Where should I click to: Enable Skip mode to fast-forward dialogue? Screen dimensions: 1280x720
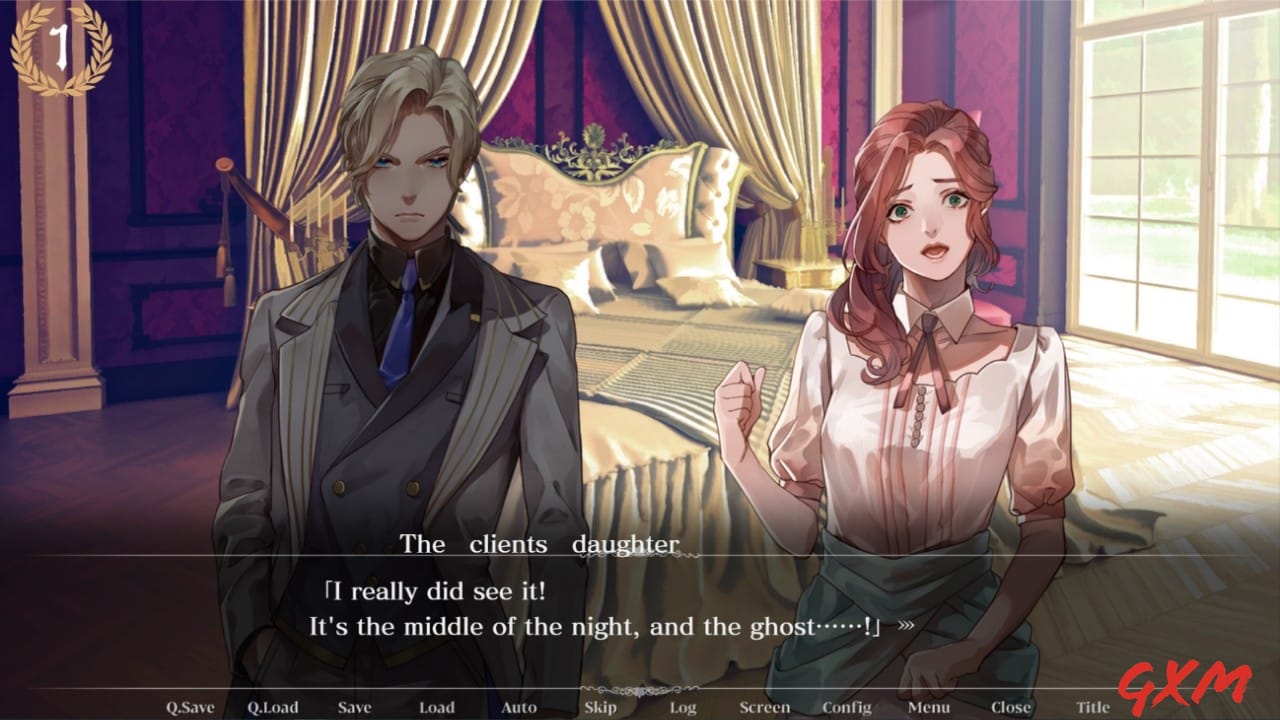(599, 706)
